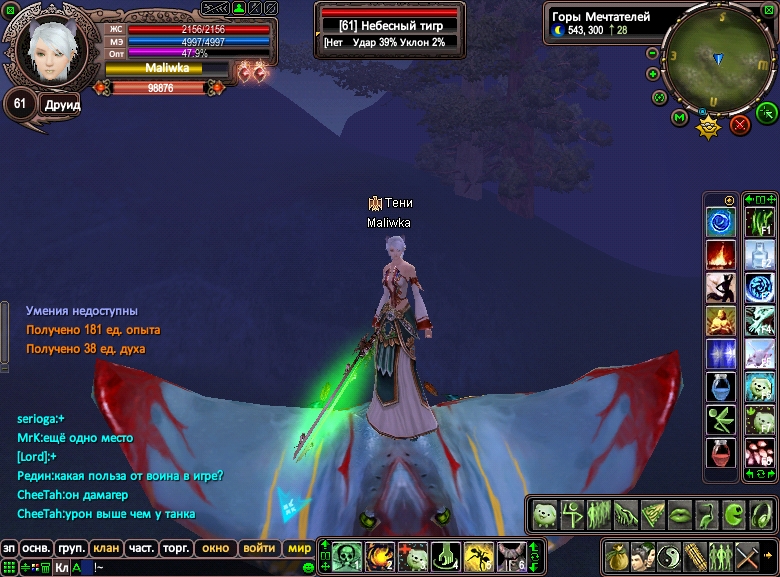
Task: Select the "торг." trade chat tab
Action: point(177,548)
